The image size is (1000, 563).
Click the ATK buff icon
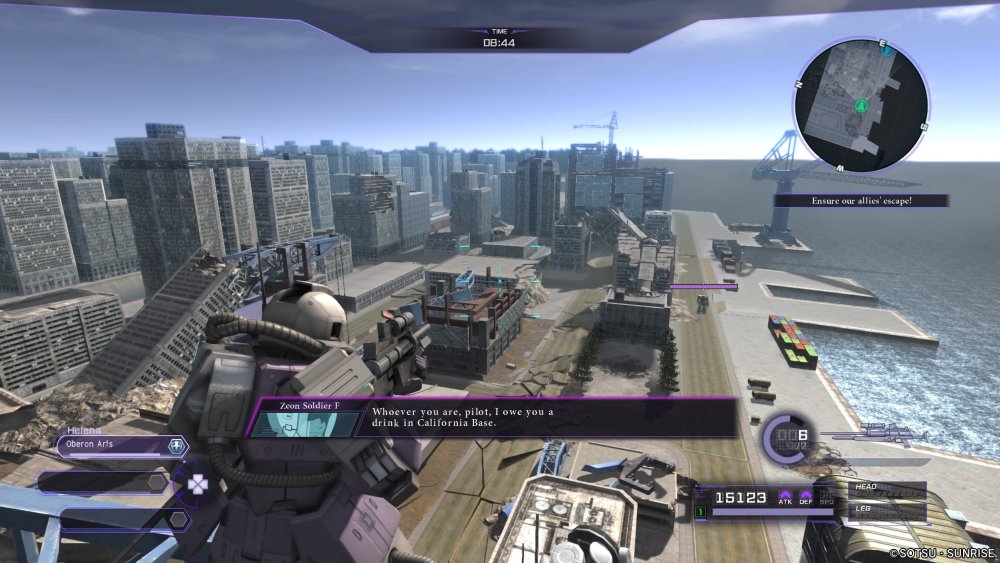[x=786, y=496]
